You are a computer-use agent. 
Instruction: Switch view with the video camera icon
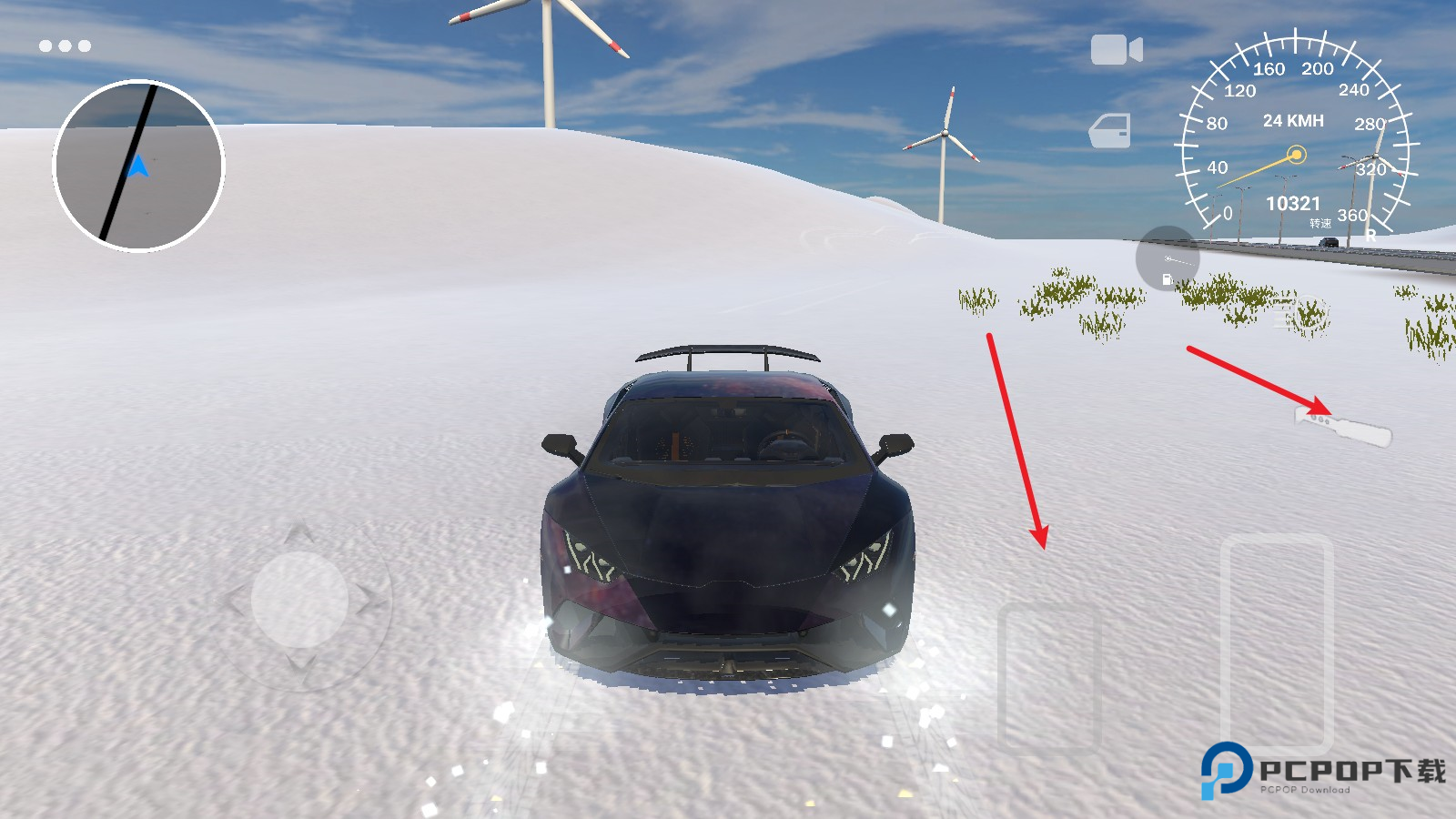[x=1116, y=50]
